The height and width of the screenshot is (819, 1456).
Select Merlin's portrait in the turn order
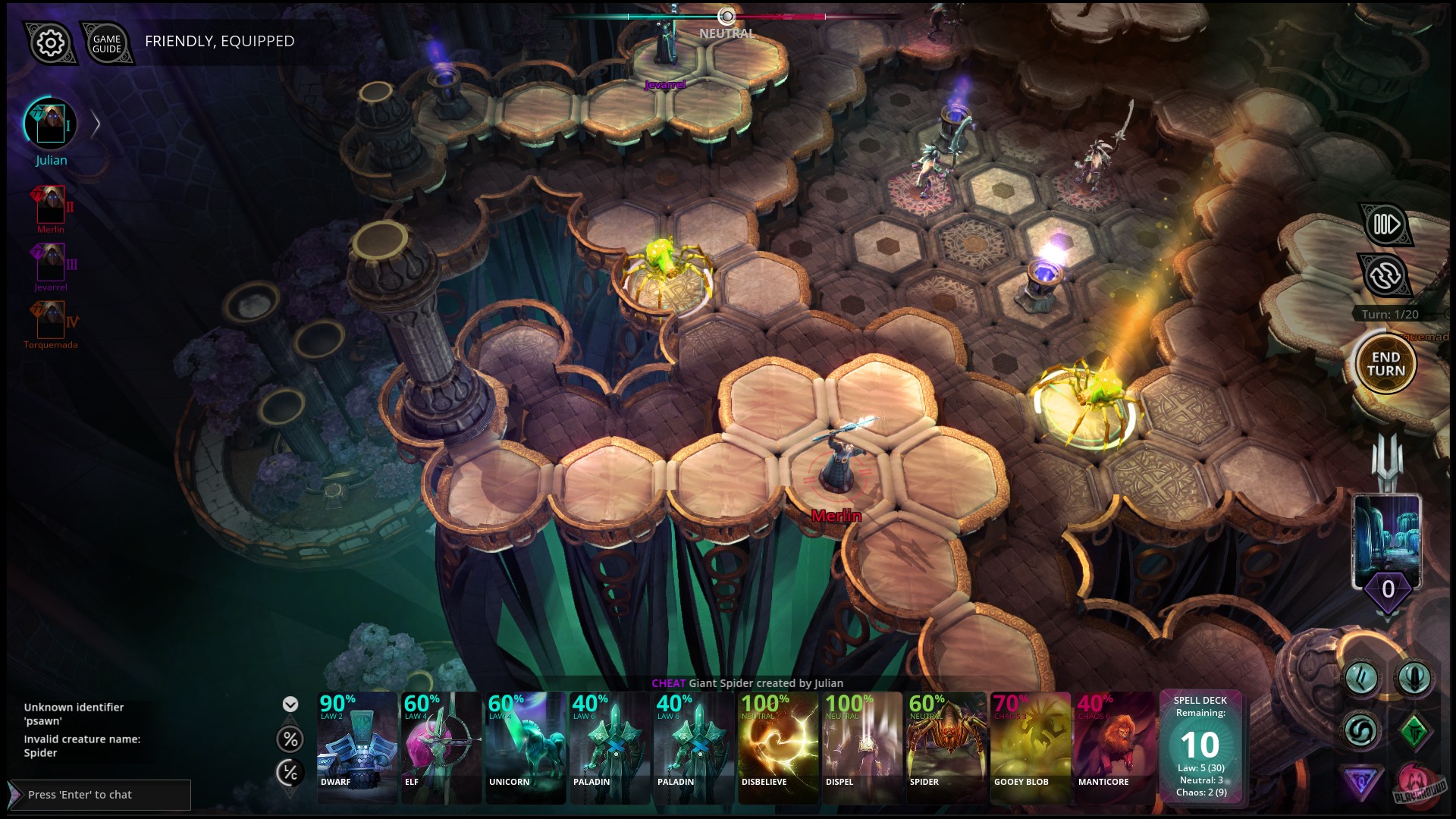[50, 203]
